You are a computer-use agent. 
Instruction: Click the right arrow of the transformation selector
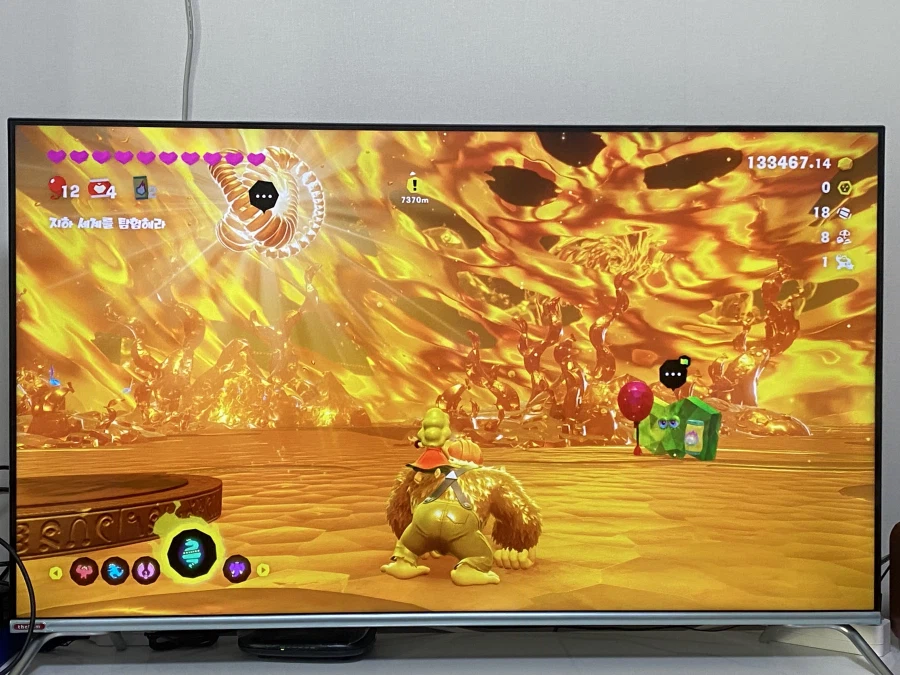pyautogui.click(x=263, y=570)
